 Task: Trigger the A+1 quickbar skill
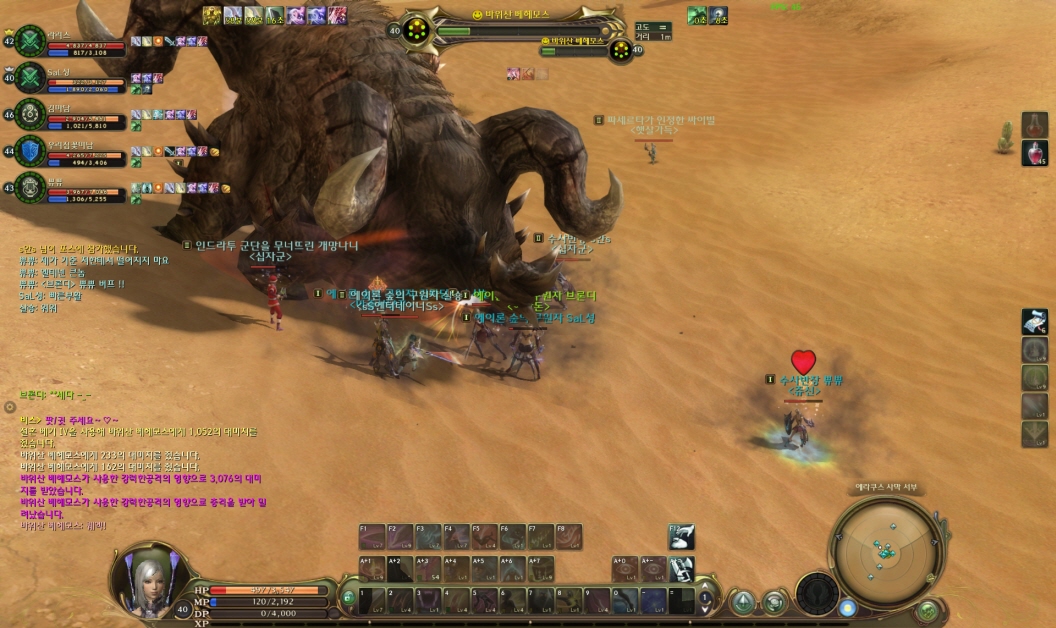[372, 569]
